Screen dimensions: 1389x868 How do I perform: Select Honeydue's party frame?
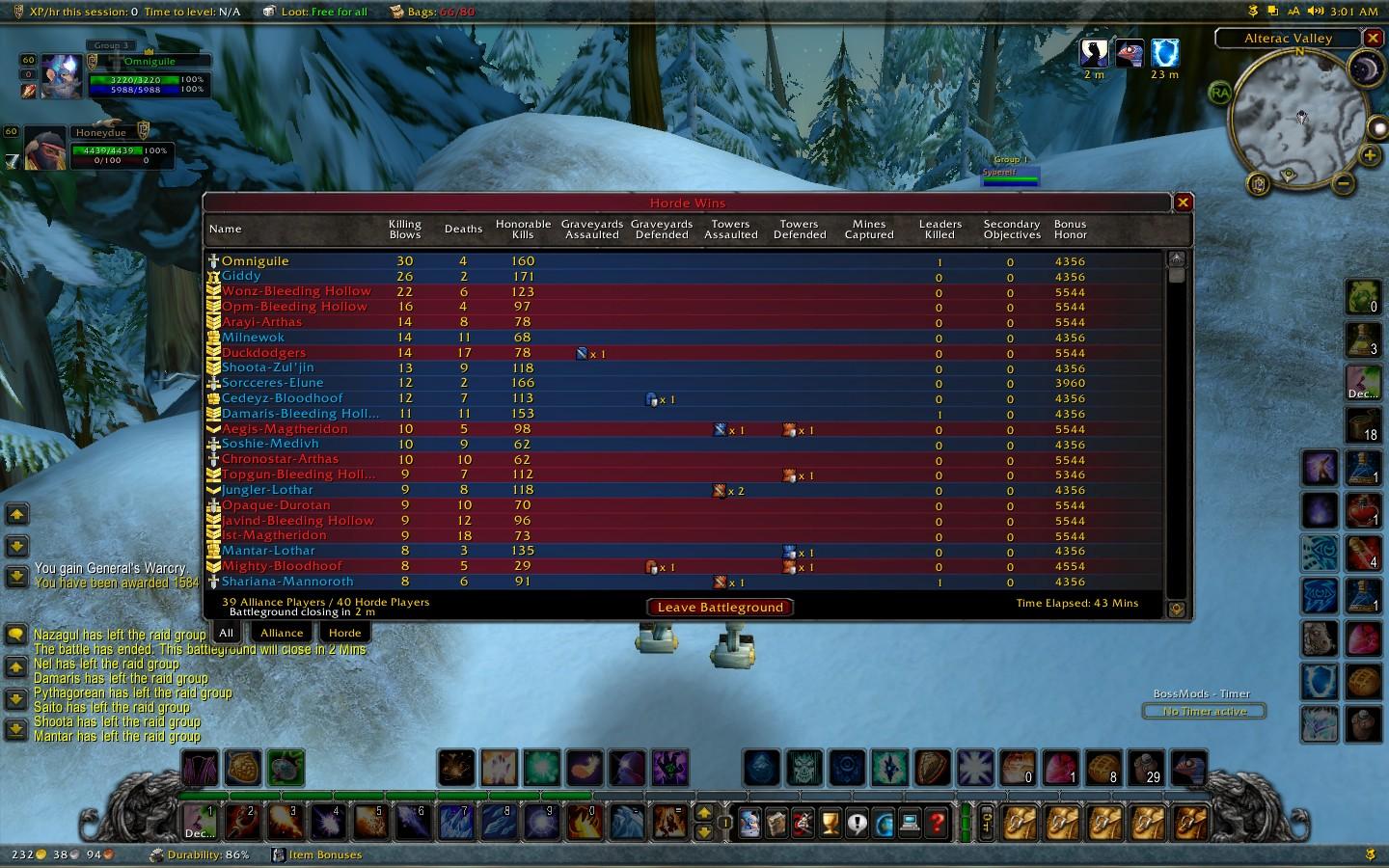(x=45, y=149)
